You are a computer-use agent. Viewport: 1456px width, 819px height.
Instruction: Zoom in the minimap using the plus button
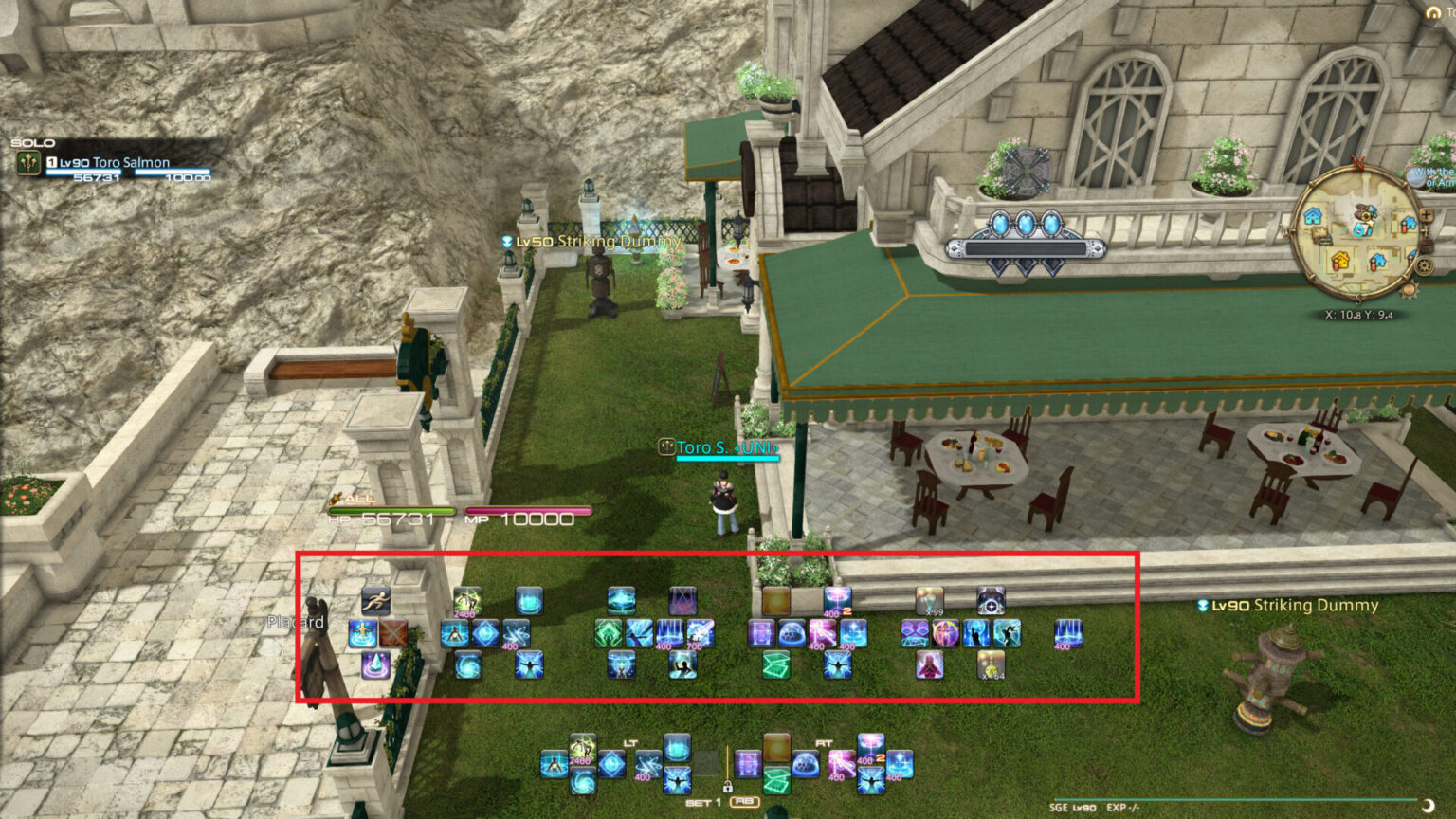pyautogui.click(x=1427, y=213)
